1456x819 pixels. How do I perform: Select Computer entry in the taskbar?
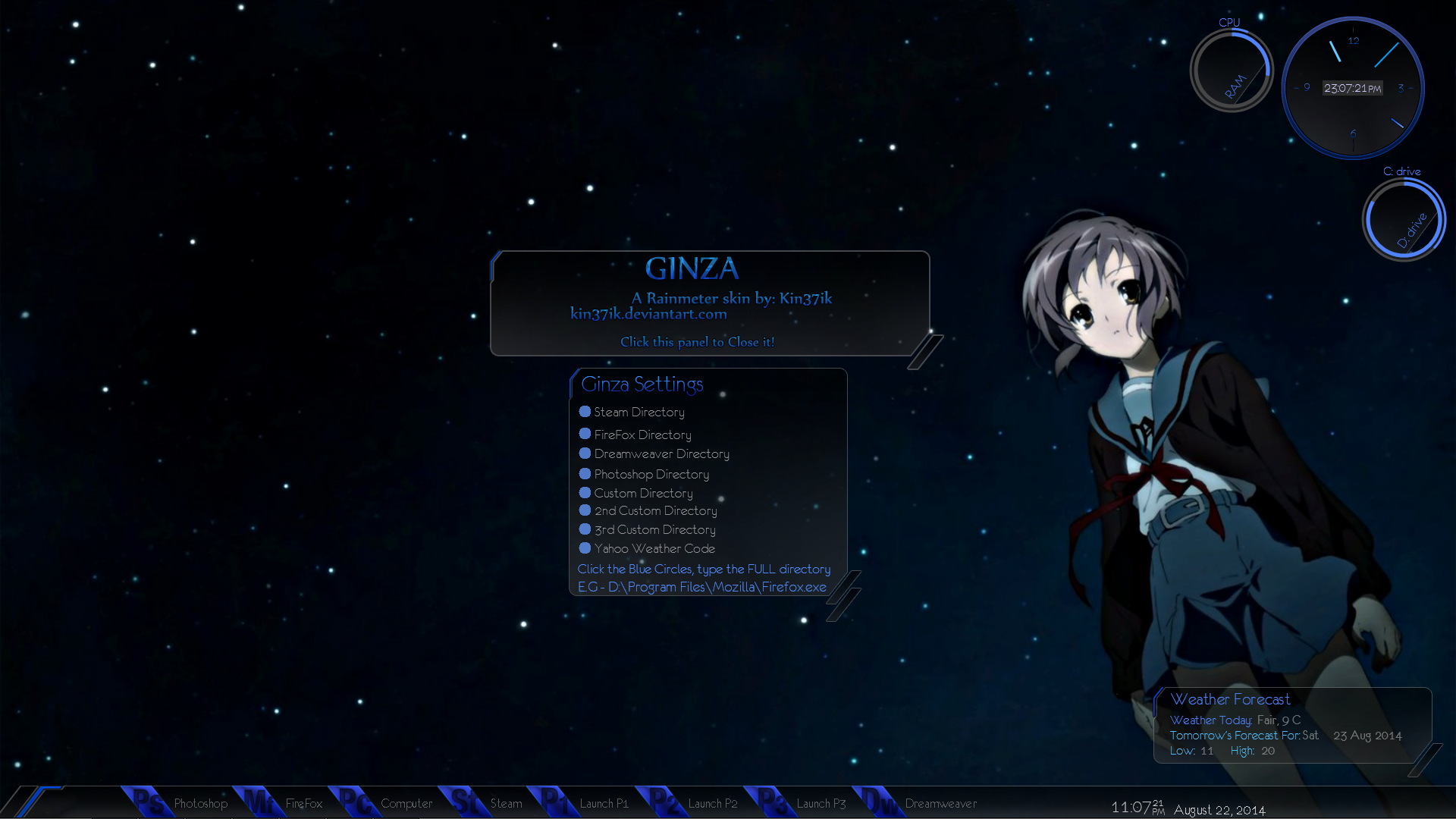(406, 803)
